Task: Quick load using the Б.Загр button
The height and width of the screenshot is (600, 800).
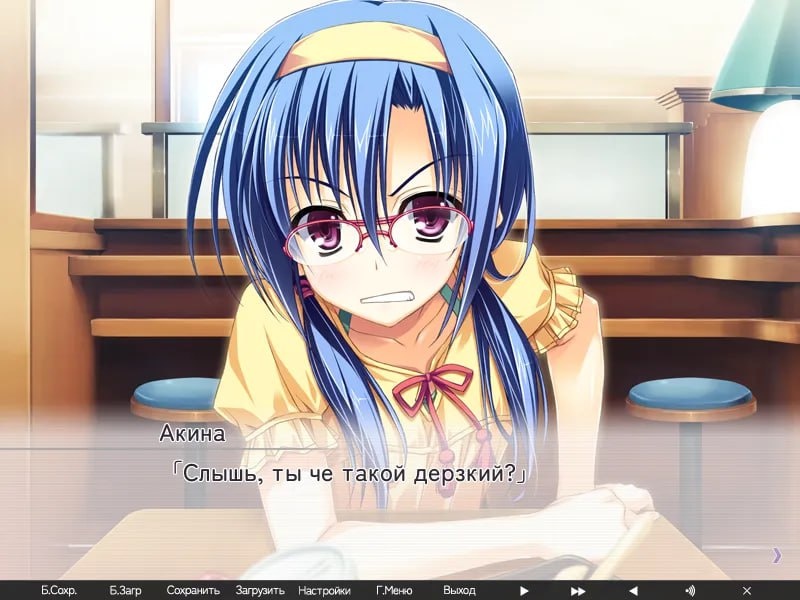Action: click(126, 591)
